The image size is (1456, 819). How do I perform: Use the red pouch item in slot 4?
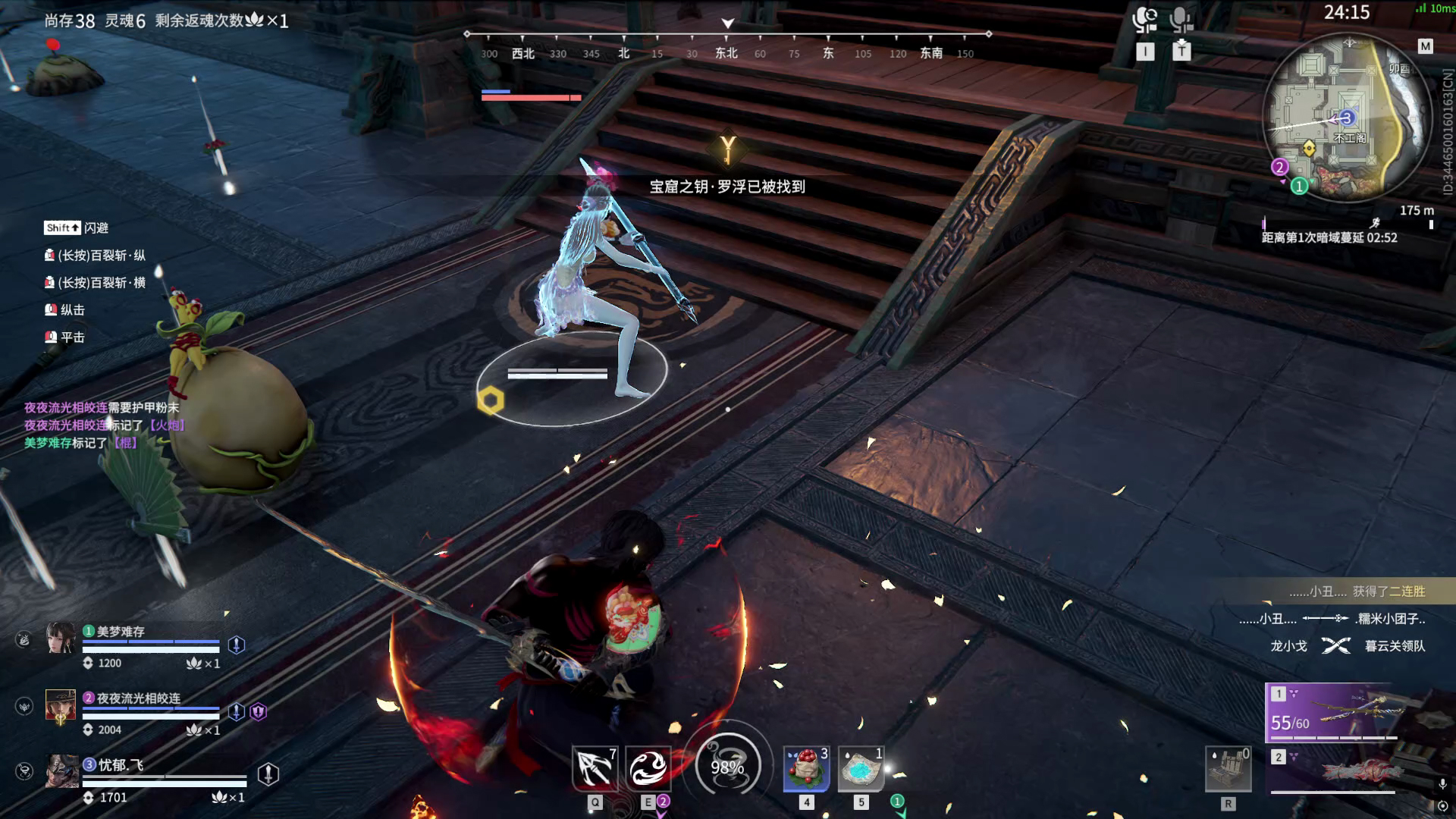click(x=806, y=768)
